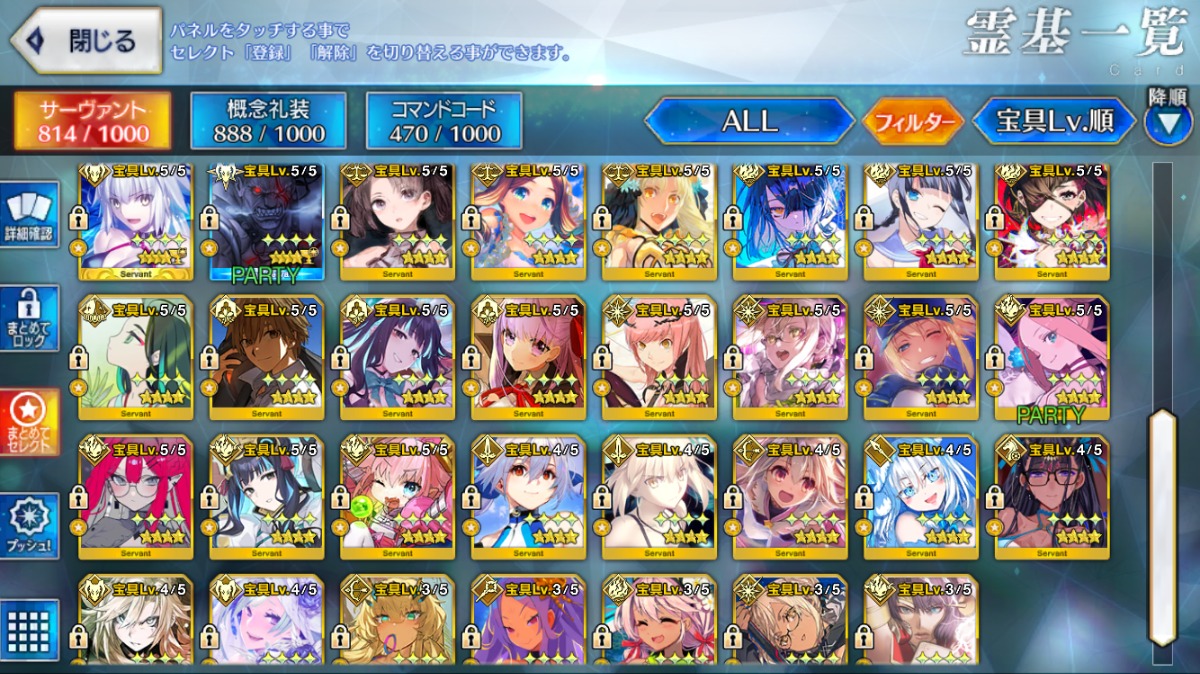Show the コマンドコード tab
This screenshot has height=674, width=1200.
pos(444,121)
